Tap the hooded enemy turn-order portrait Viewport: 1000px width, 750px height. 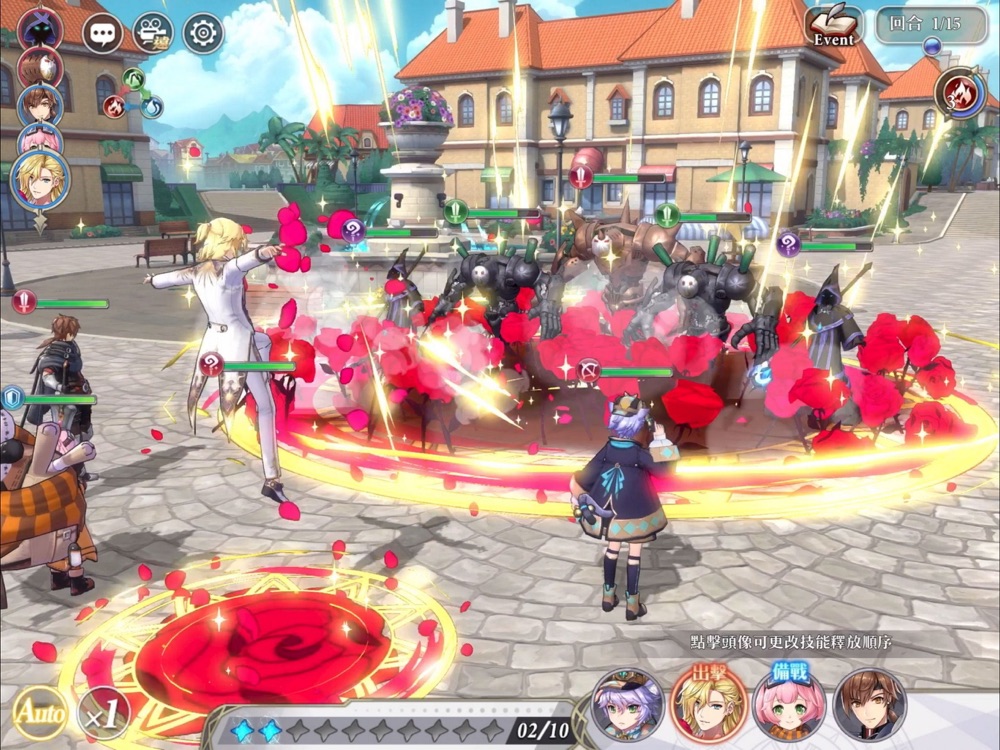tap(40, 28)
